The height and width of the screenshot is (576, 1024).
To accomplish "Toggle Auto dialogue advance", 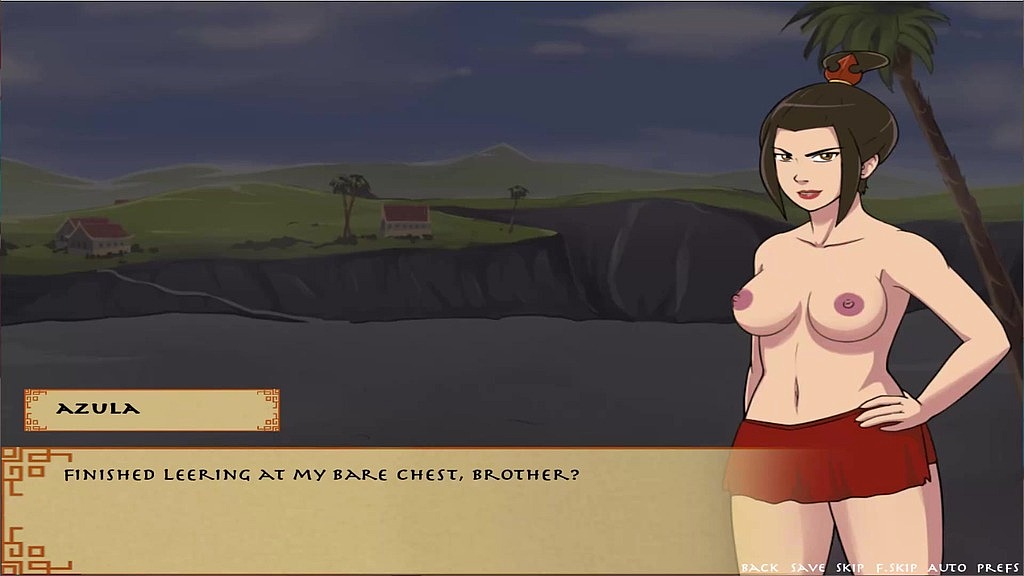I will coord(945,568).
